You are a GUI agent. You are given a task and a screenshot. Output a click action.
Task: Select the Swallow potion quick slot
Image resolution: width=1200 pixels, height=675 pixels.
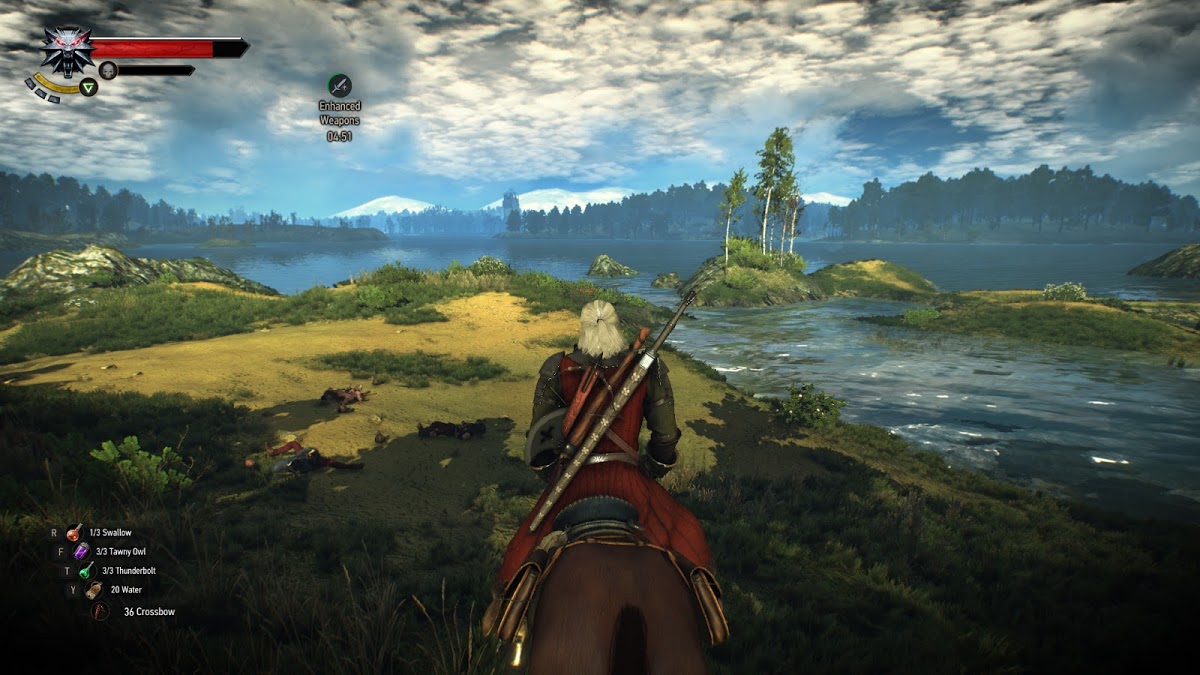(x=75, y=533)
